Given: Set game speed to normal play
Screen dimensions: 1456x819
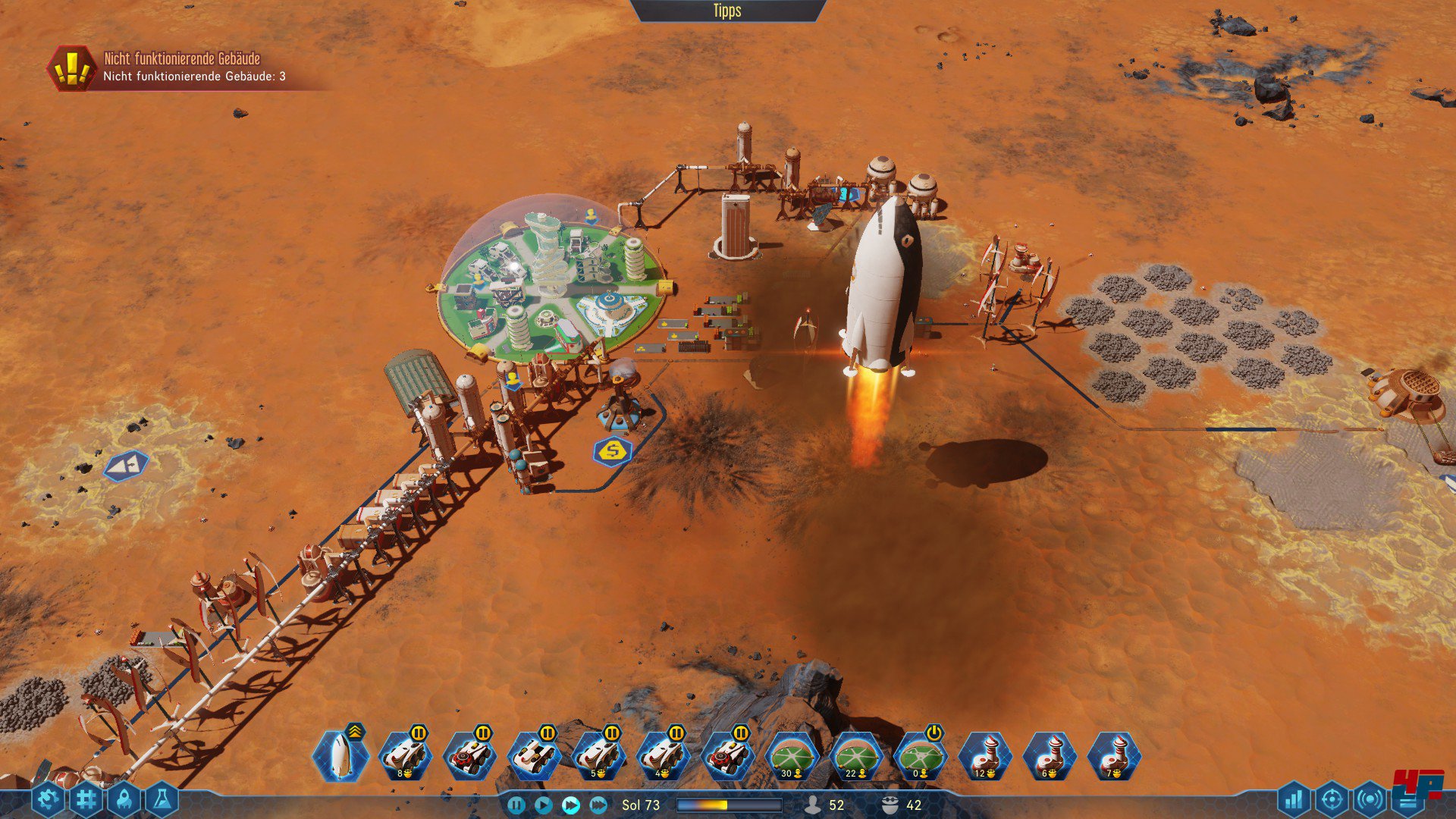Looking at the screenshot, I should click(x=543, y=805).
